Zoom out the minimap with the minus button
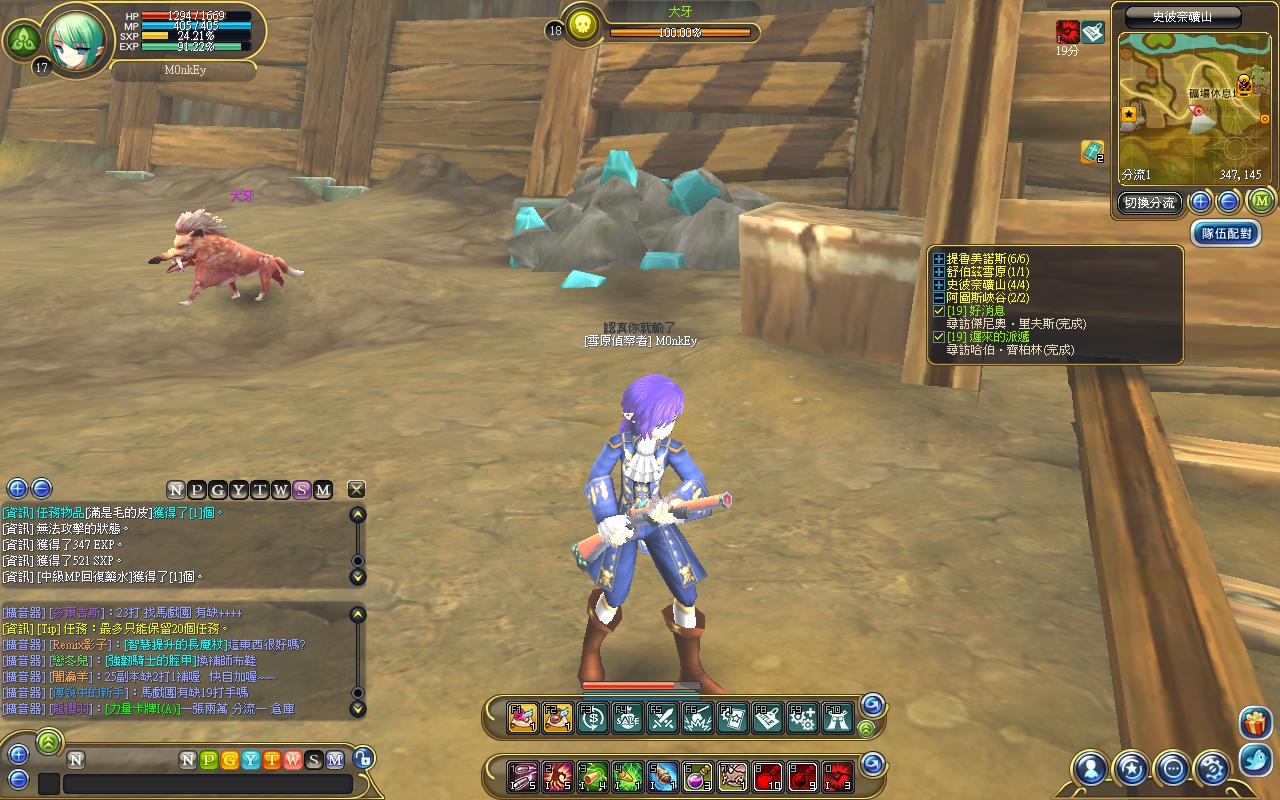 (x=1228, y=203)
